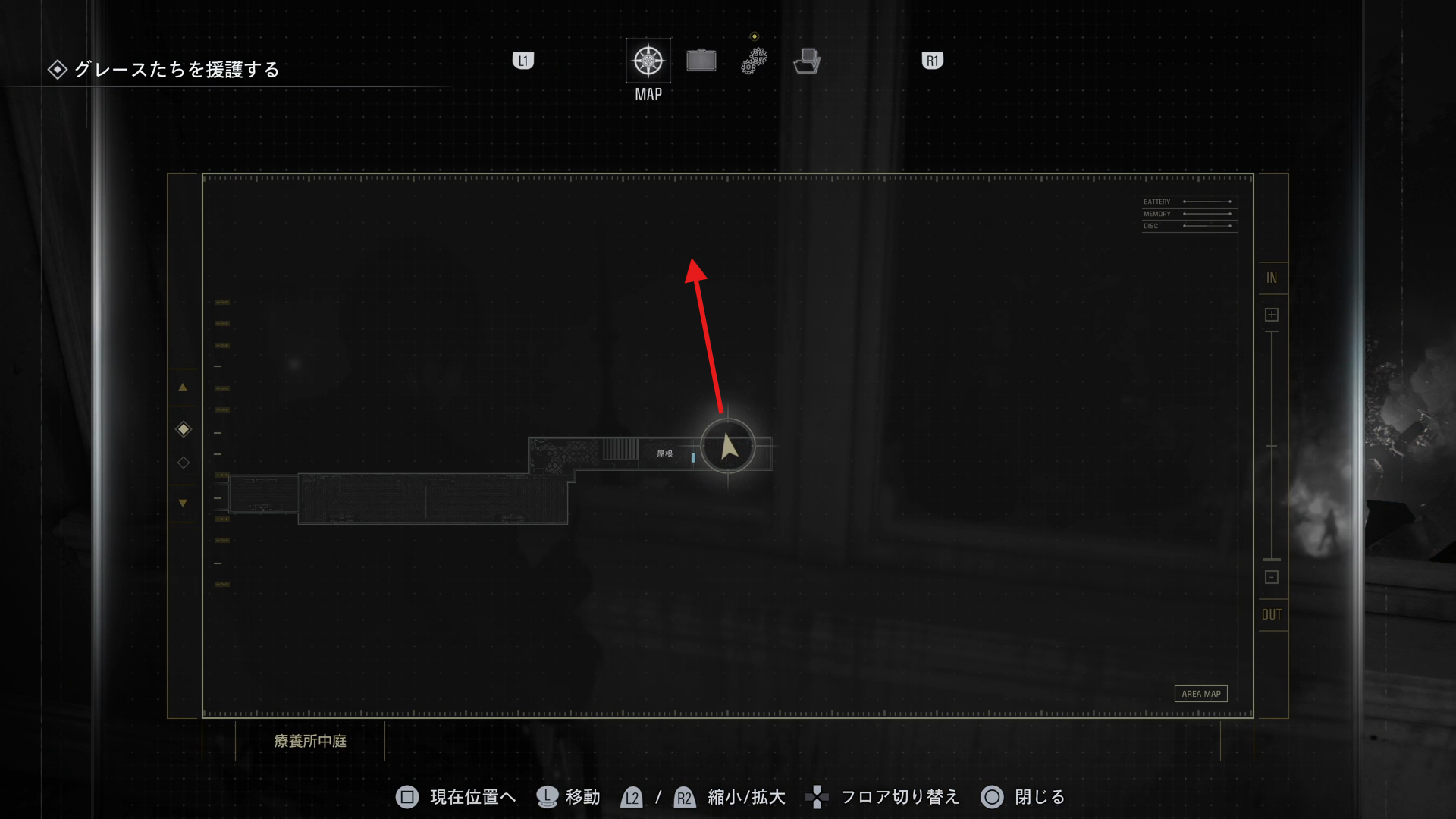Viewport: 1456px width, 819px height.
Task: Open the briefcase inventory tab
Action: coord(701,61)
